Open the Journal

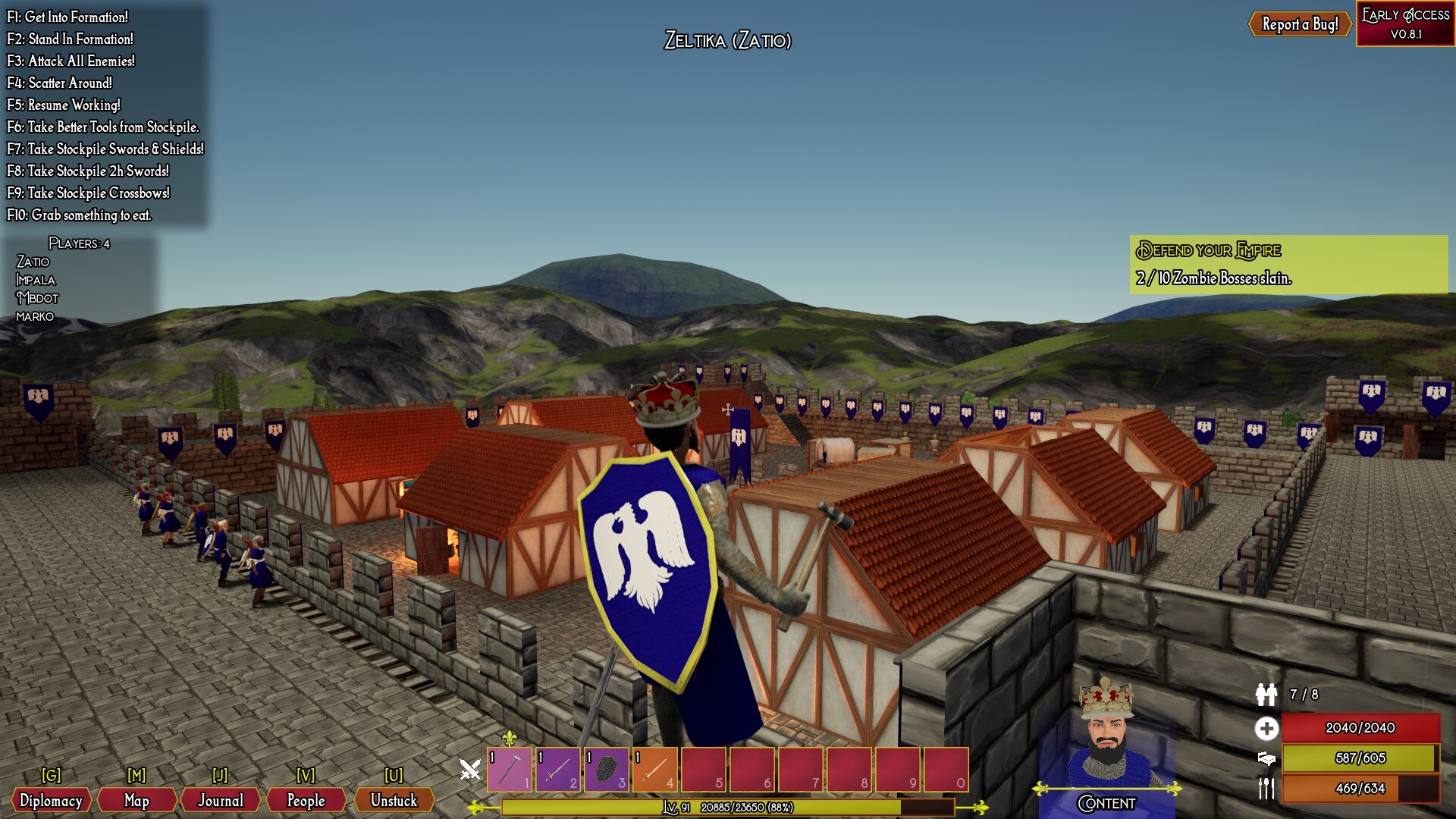(x=221, y=800)
